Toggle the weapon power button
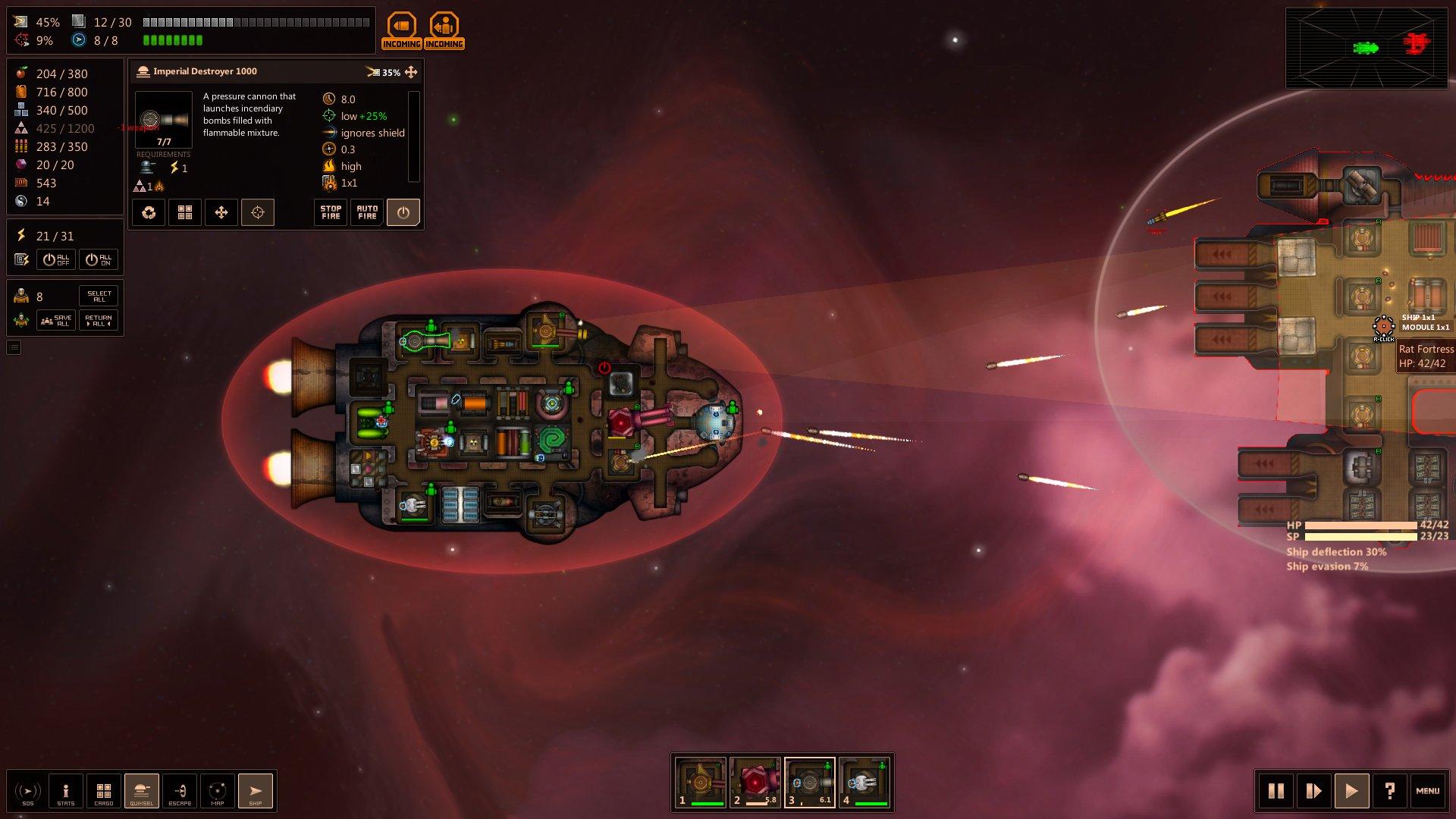The image size is (1456, 819). coord(403,212)
